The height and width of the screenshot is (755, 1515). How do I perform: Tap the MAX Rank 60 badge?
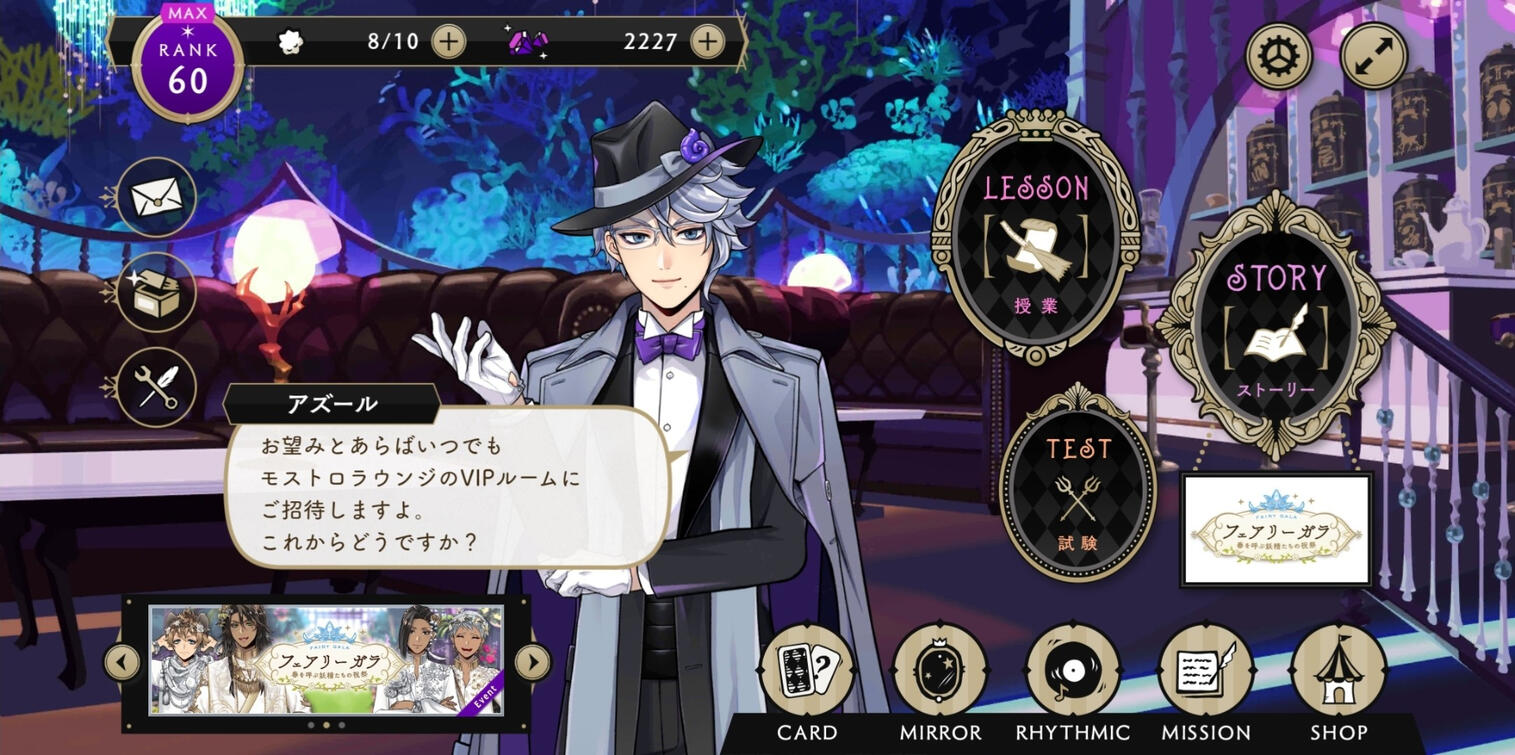187,68
